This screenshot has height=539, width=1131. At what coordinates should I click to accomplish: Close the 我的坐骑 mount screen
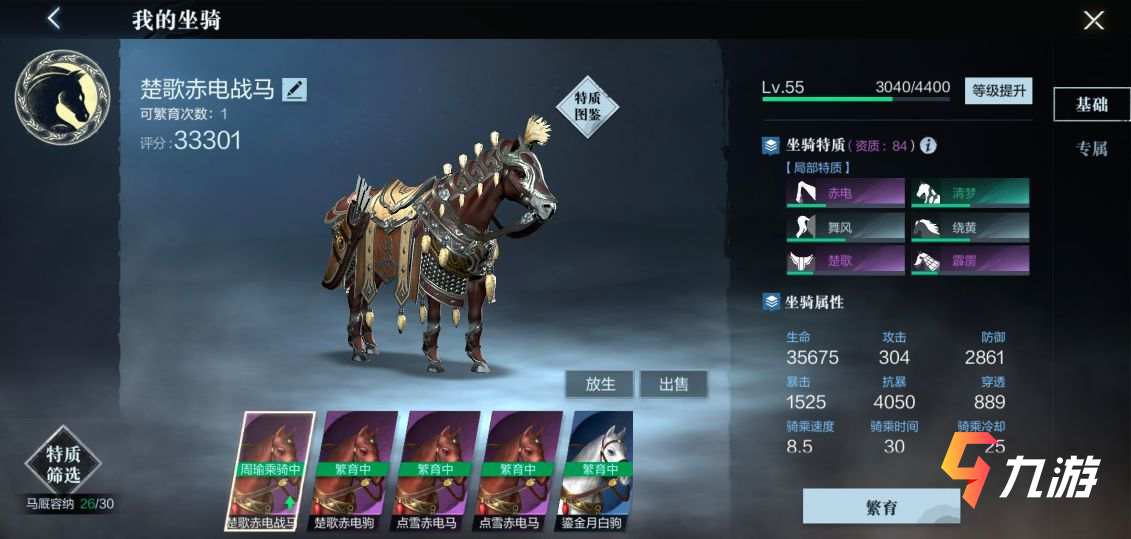click(x=1094, y=20)
